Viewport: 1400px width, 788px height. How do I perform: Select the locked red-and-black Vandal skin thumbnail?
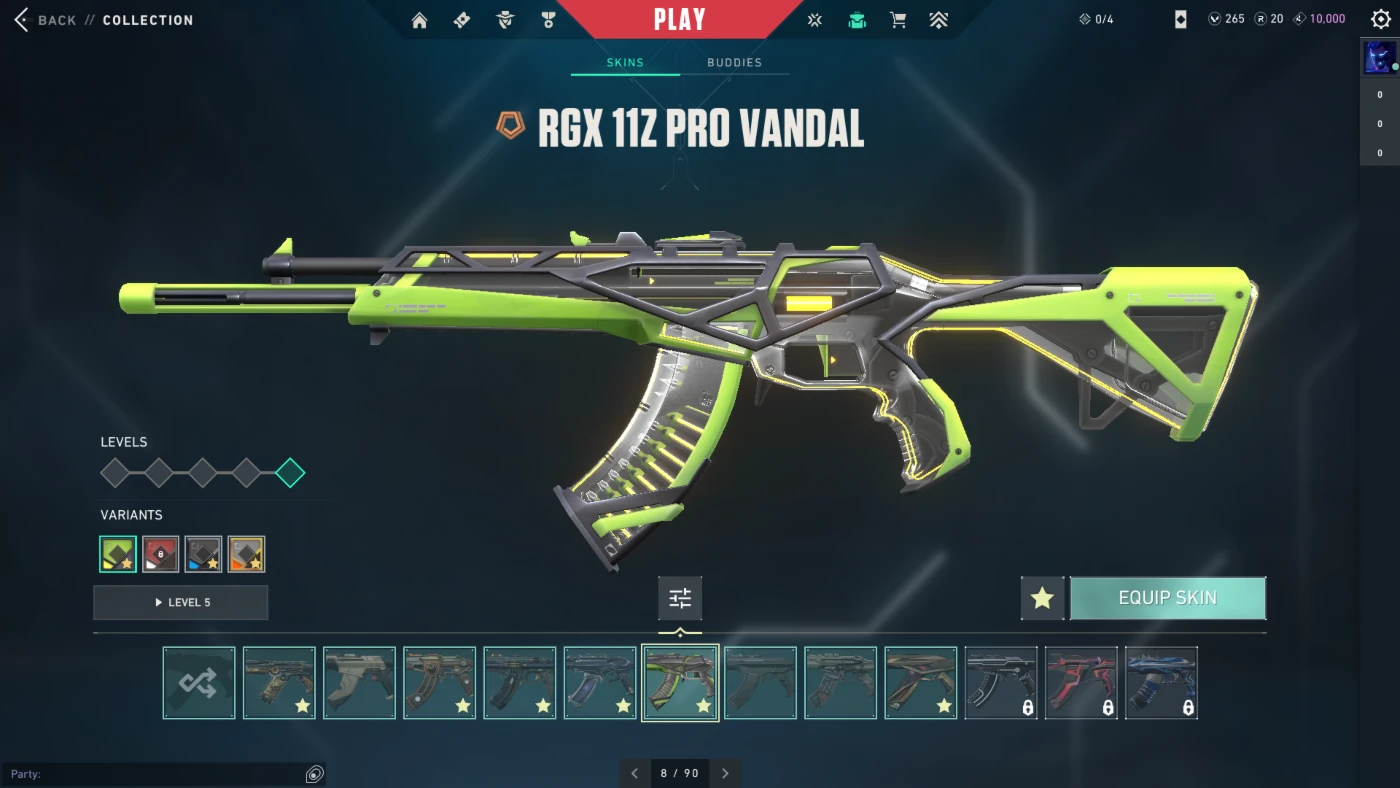tap(1081, 683)
